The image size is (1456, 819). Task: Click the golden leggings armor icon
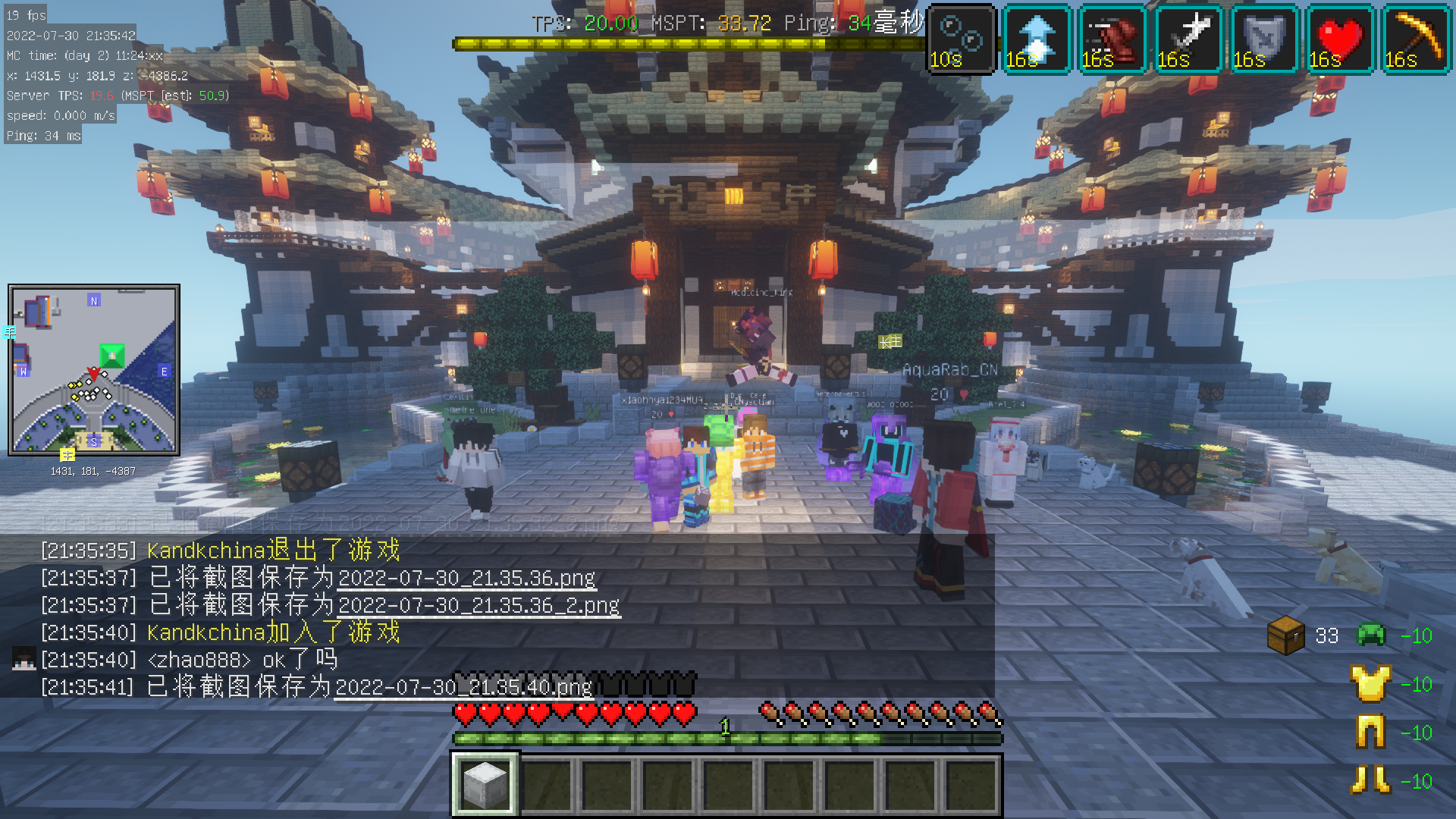[x=1370, y=733]
